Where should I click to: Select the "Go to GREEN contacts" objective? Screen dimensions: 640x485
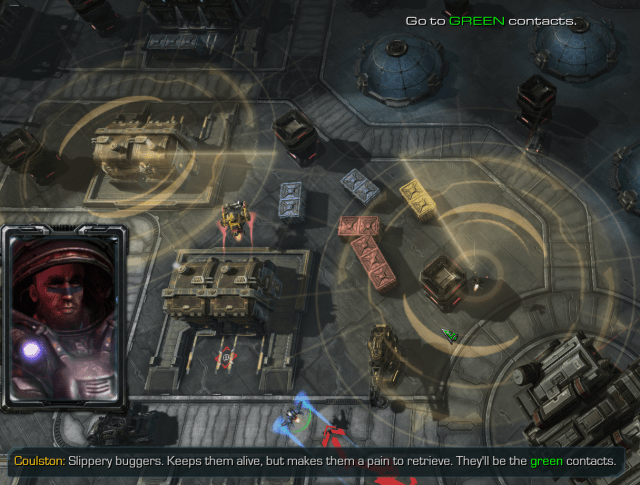[x=490, y=20]
